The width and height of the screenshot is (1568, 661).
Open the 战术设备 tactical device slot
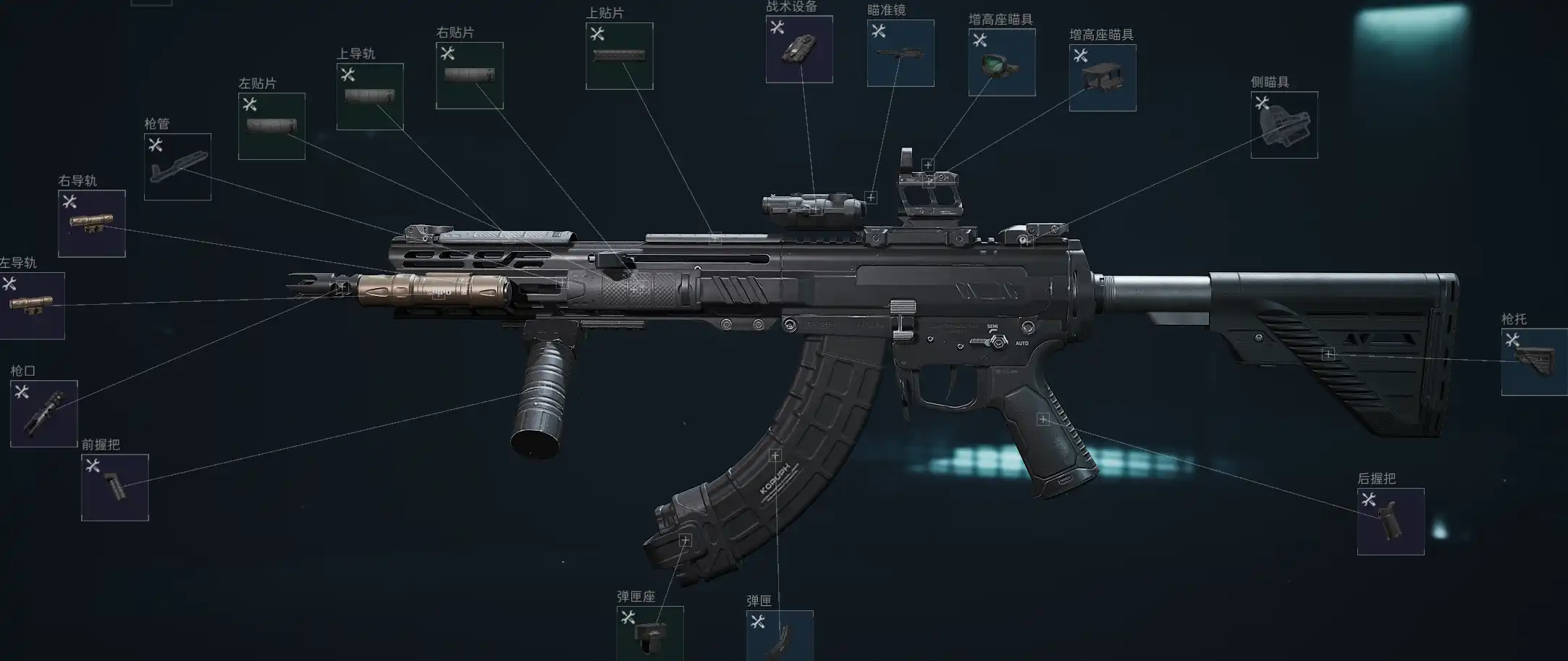[x=799, y=49]
